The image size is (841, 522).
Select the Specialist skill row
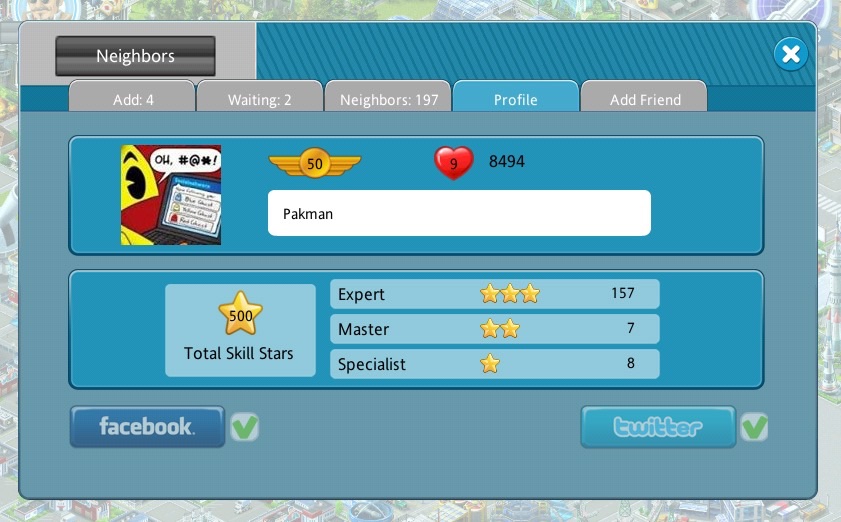[x=494, y=364]
